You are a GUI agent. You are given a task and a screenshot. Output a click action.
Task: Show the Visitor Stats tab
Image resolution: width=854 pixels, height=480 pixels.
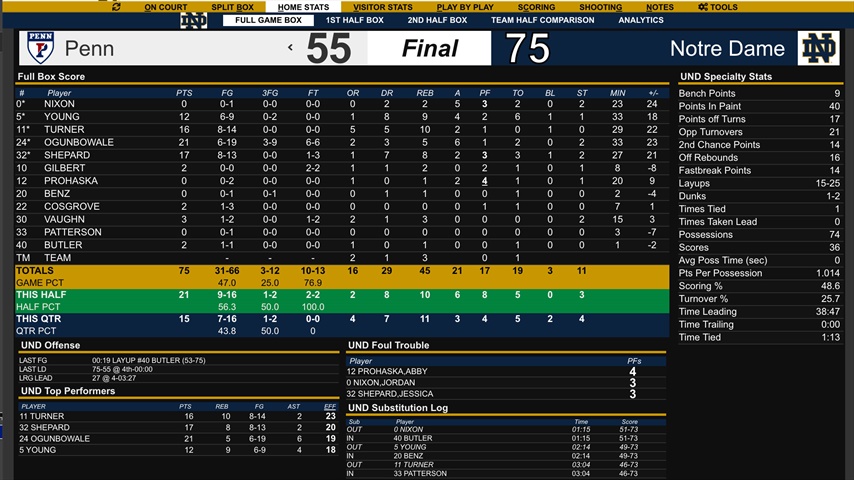(x=381, y=7)
